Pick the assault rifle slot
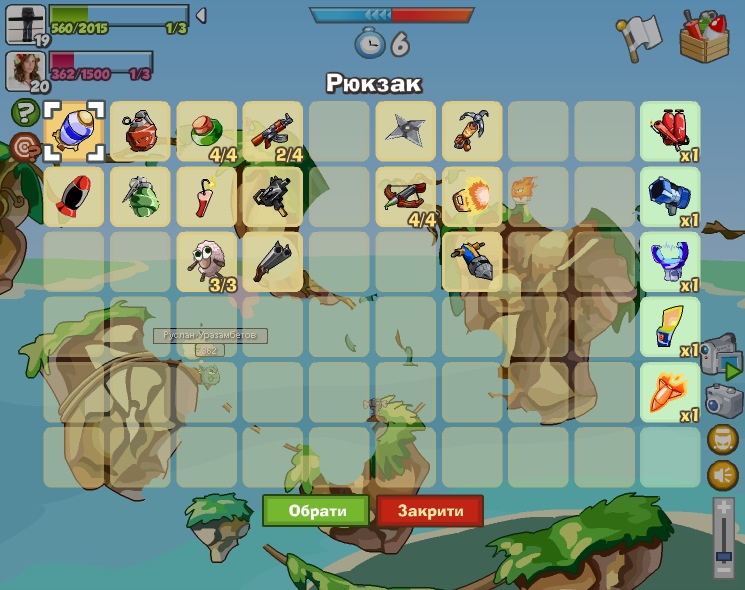Viewport: 745px width, 590px height. (273, 131)
